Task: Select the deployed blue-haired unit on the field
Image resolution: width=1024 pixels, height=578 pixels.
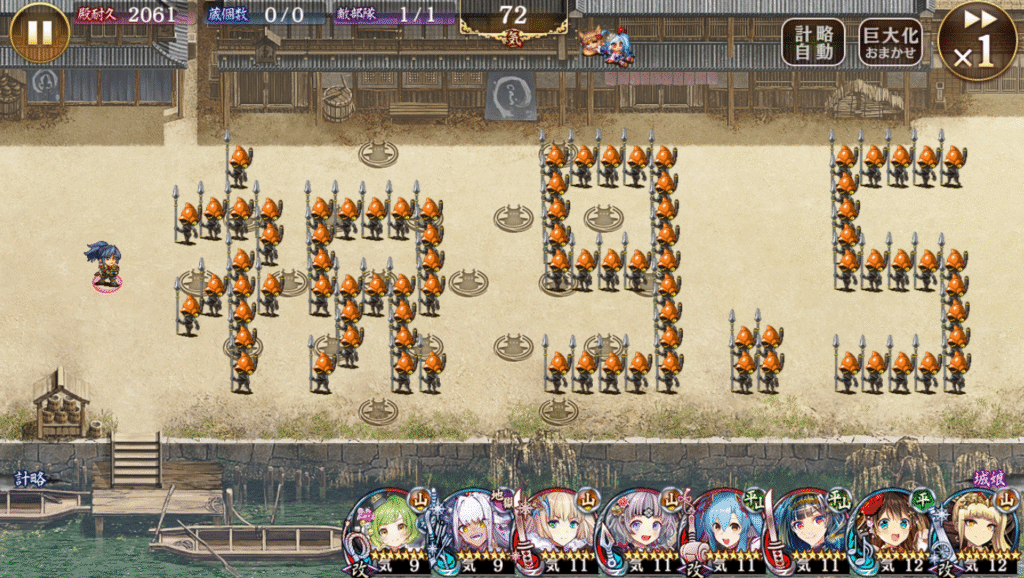Action: pos(105,266)
